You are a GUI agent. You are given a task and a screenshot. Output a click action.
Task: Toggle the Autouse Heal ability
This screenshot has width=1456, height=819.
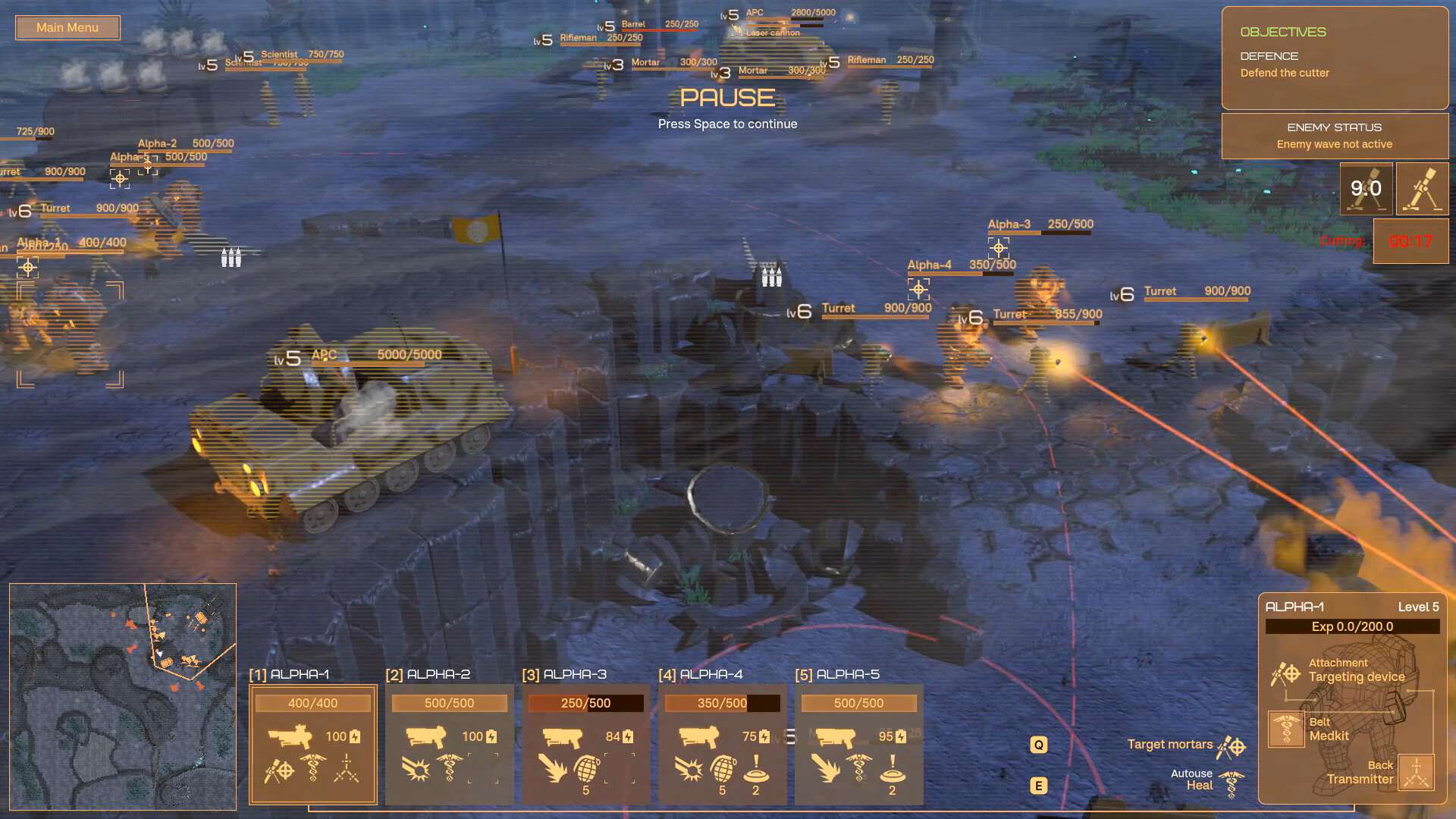[x=1232, y=784]
